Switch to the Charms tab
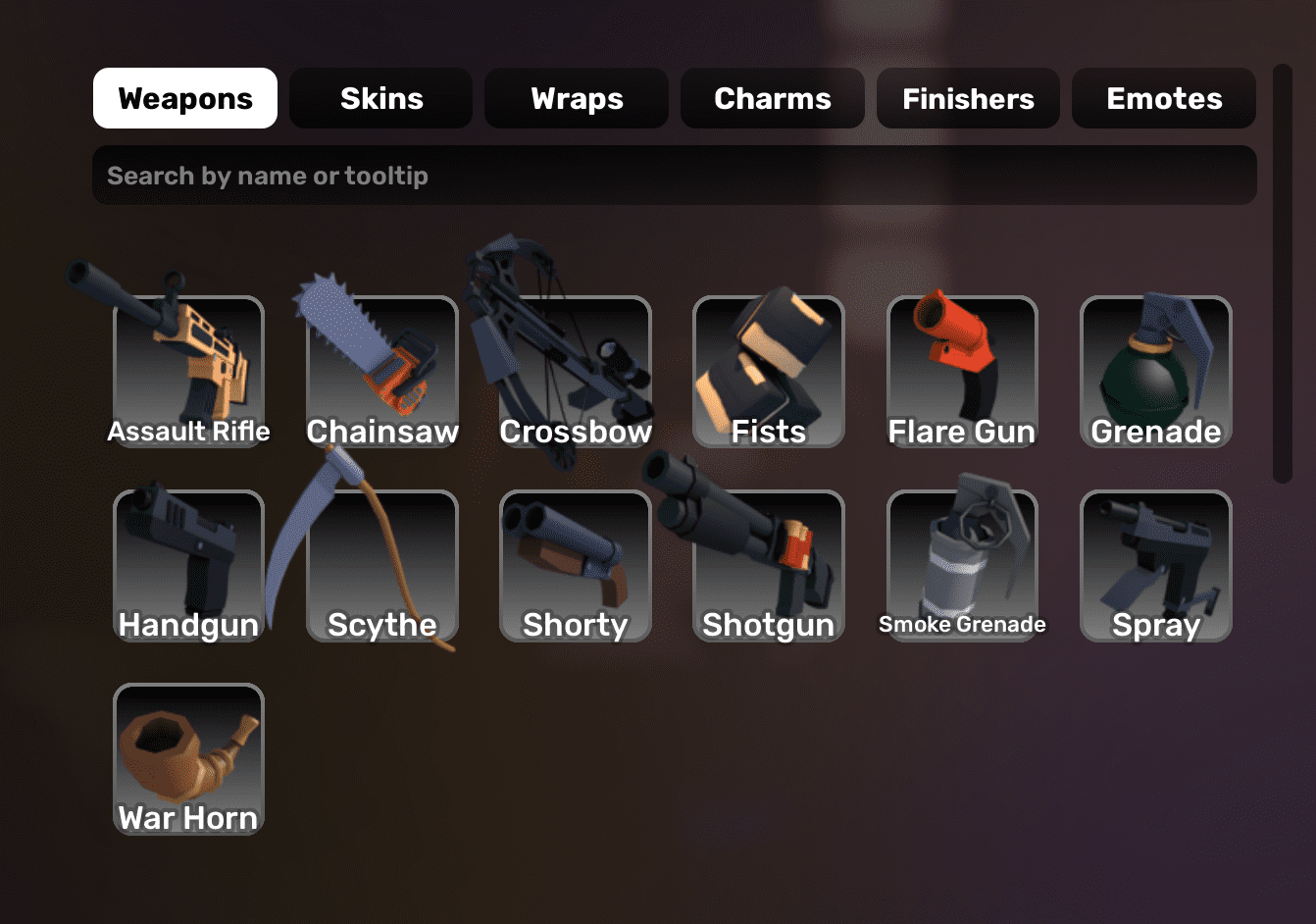The height and width of the screenshot is (924, 1316). click(x=772, y=98)
